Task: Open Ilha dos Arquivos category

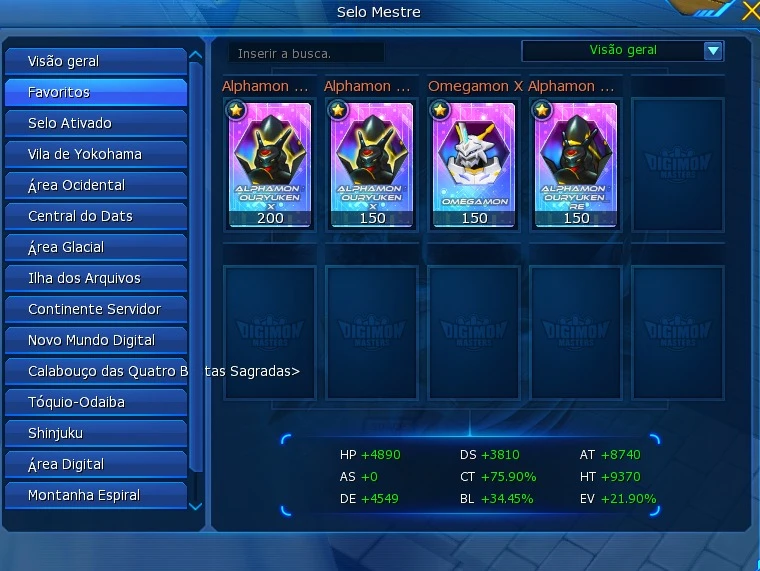Action: pyautogui.click(x=95, y=278)
